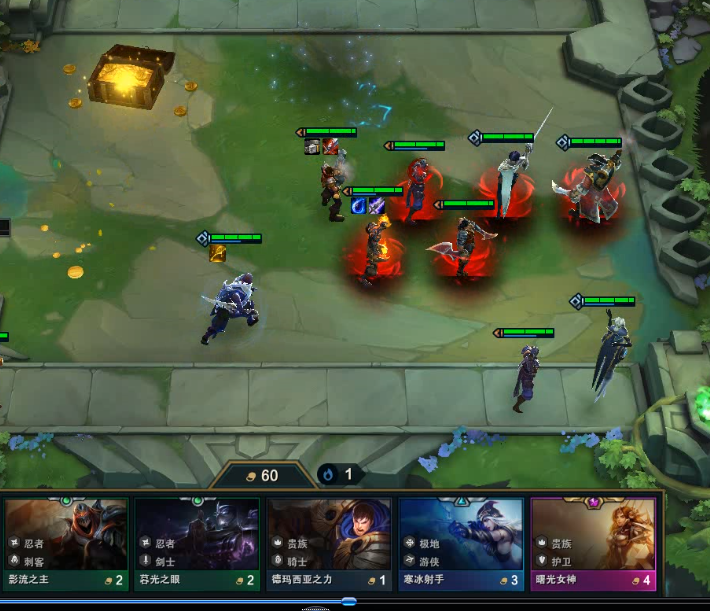Pick the 曙光女神 card costing 4 gold
This screenshot has width=710, height=611.
[593, 543]
